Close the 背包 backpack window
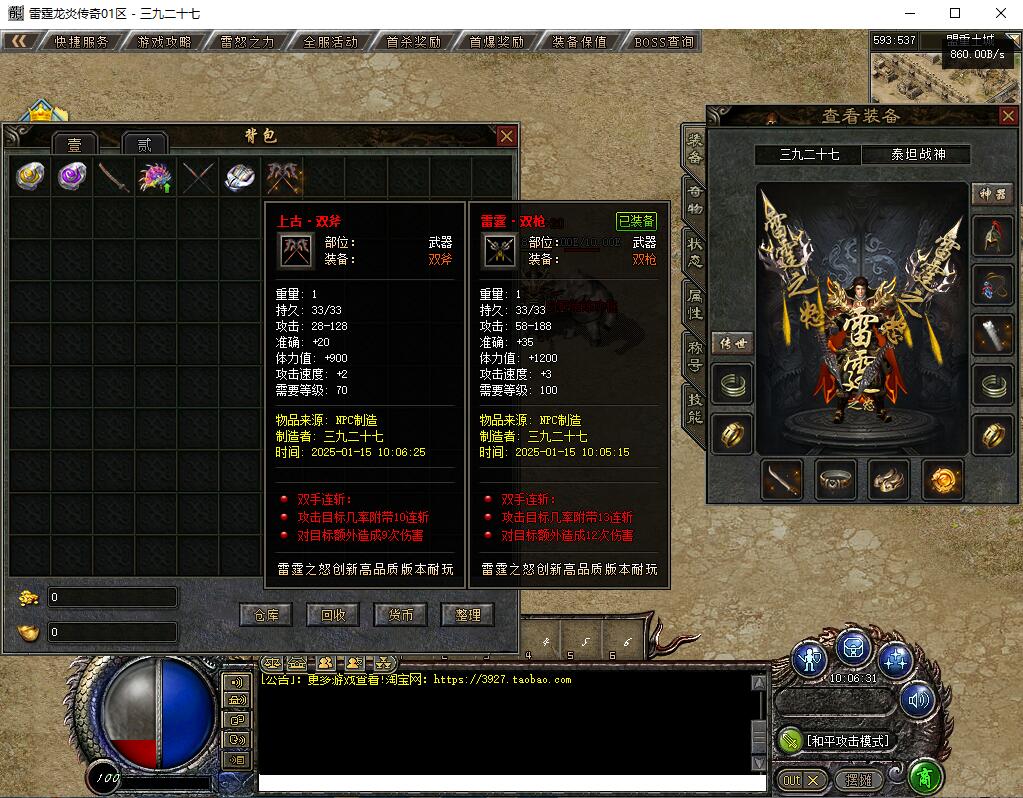Image resolution: width=1023 pixels, height=798 pixels. (x=507, y=136)
